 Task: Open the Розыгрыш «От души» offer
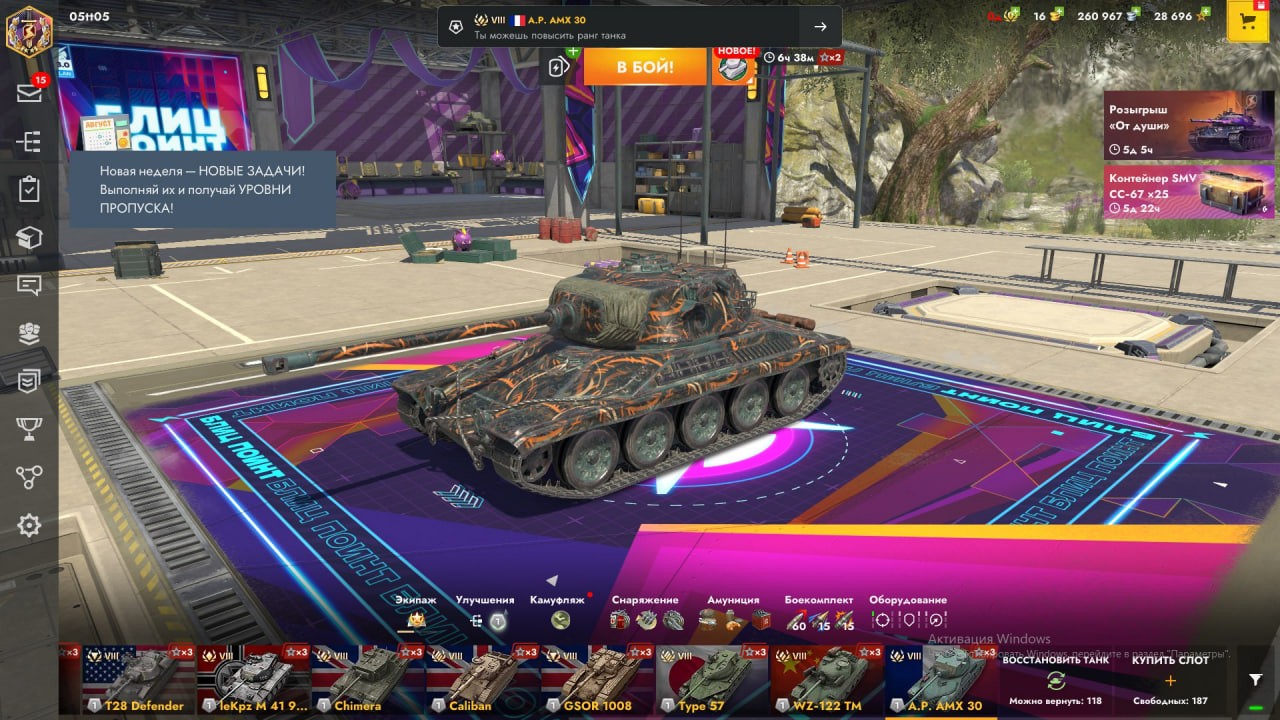(x=1189, y=125)
